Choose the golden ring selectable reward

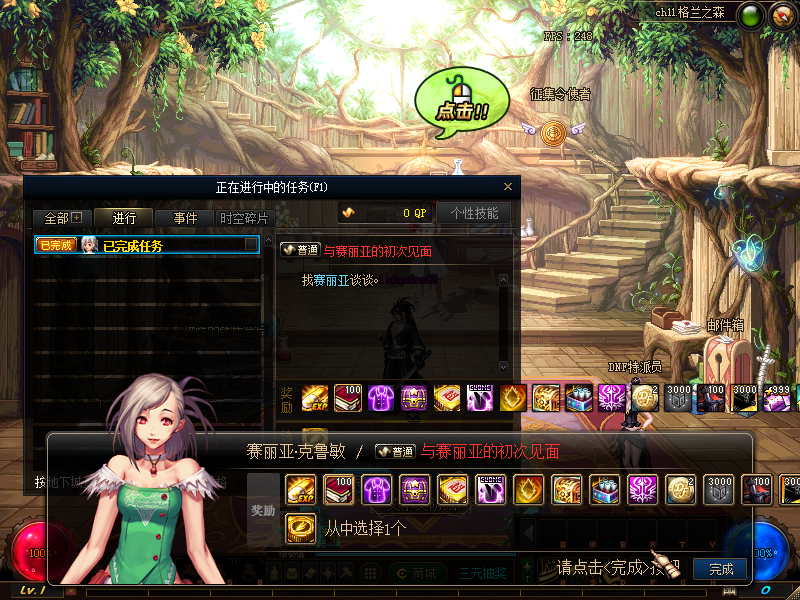[x=300, y=527]
